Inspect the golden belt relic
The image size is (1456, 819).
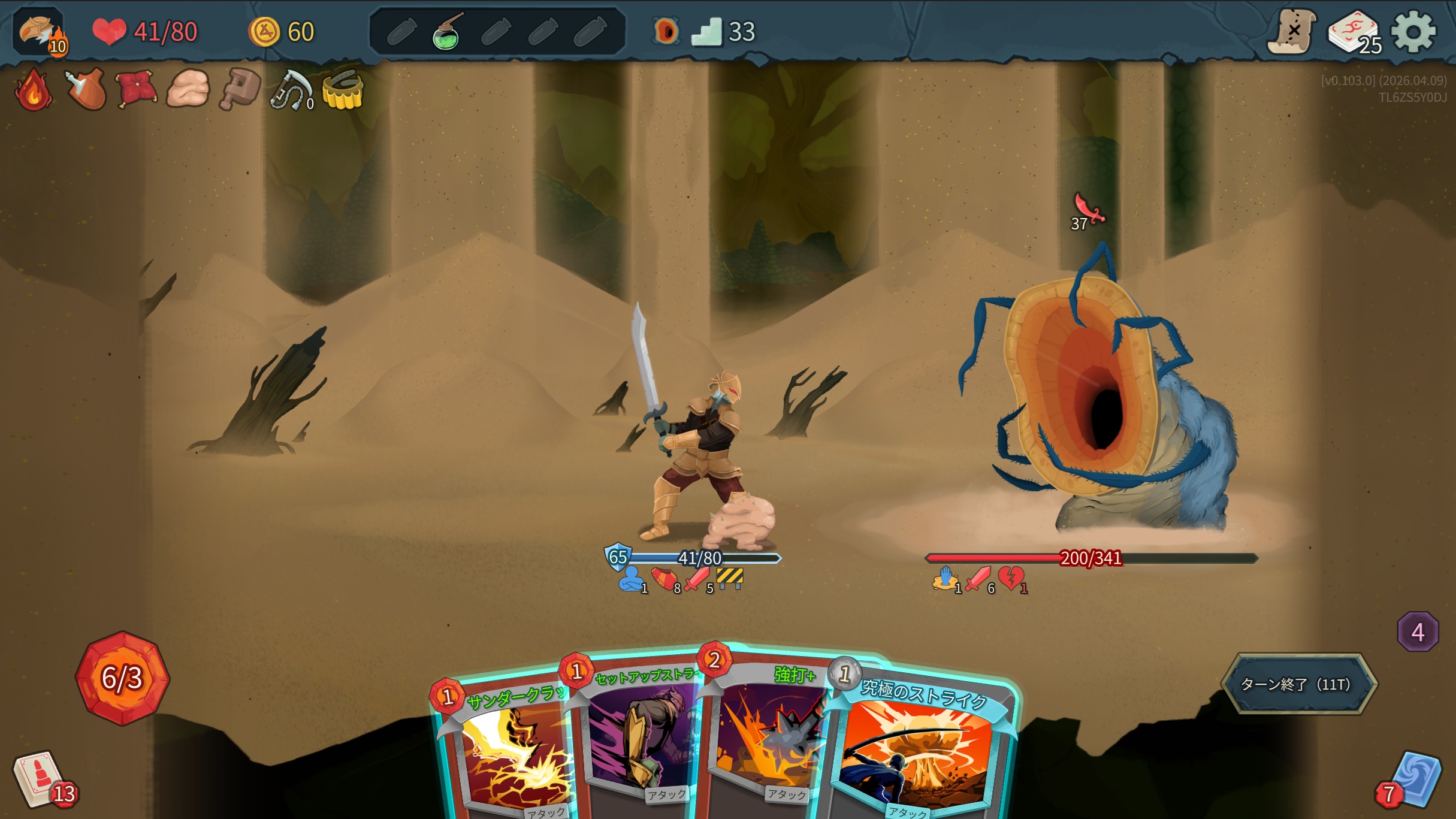[343, 91]
